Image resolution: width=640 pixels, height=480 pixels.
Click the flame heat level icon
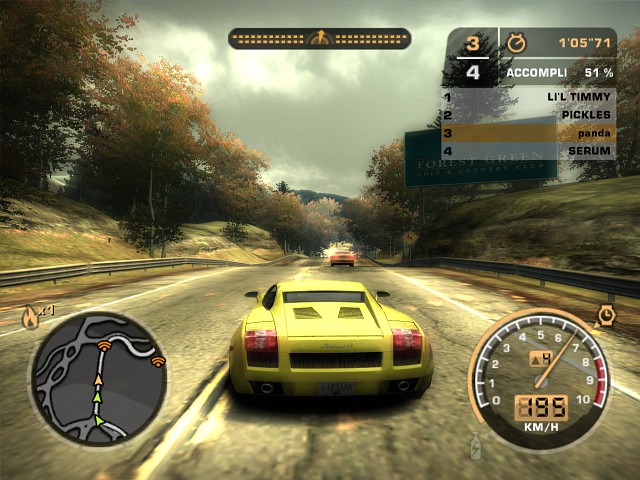click(31, 318)
